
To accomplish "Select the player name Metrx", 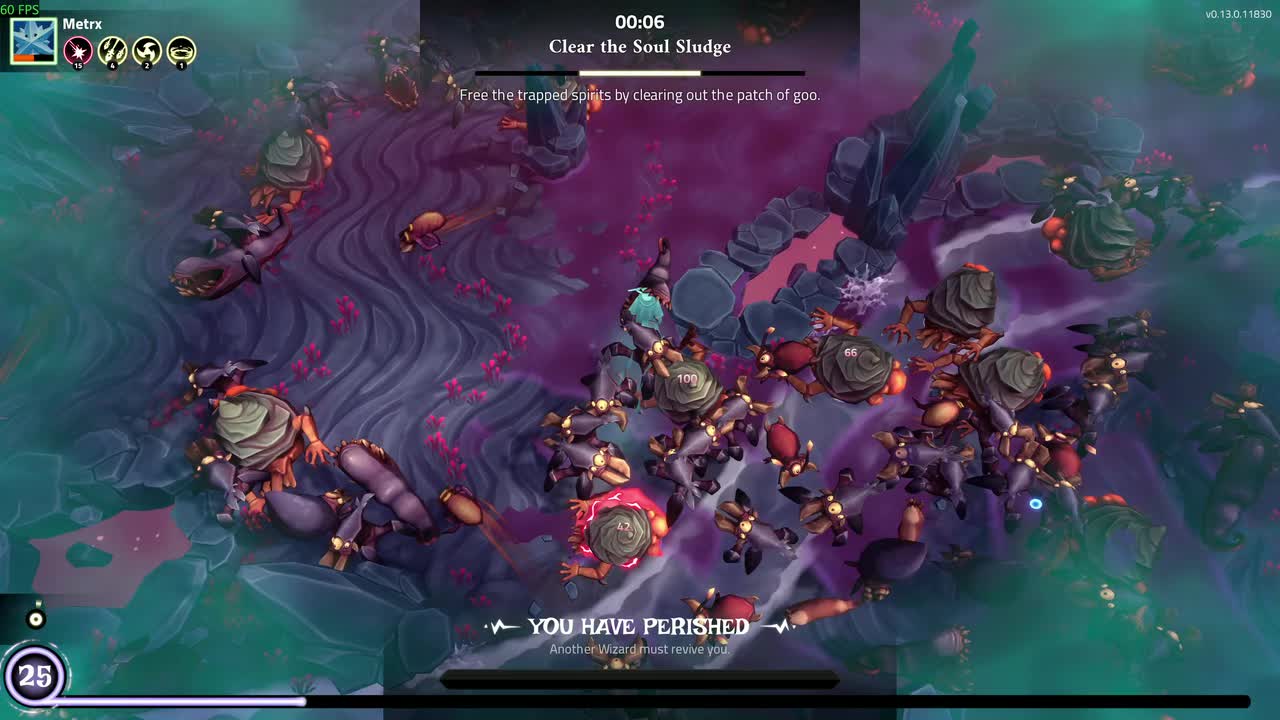I will pyautogui.click(x=83, y=23).
